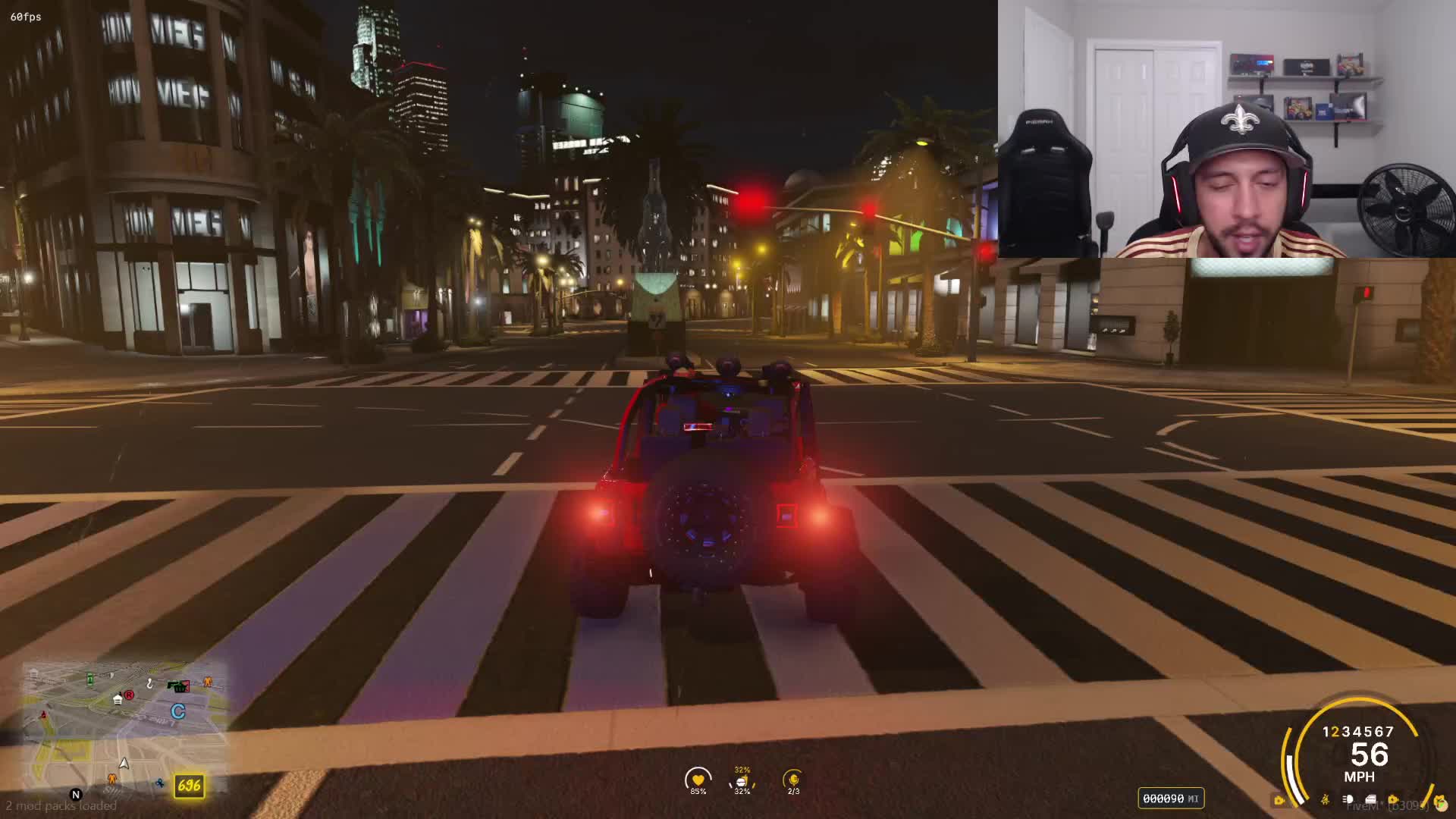This screenshot has width=1456, height=819.
Task: Select the blue C map marker
Action: point(178,711)
